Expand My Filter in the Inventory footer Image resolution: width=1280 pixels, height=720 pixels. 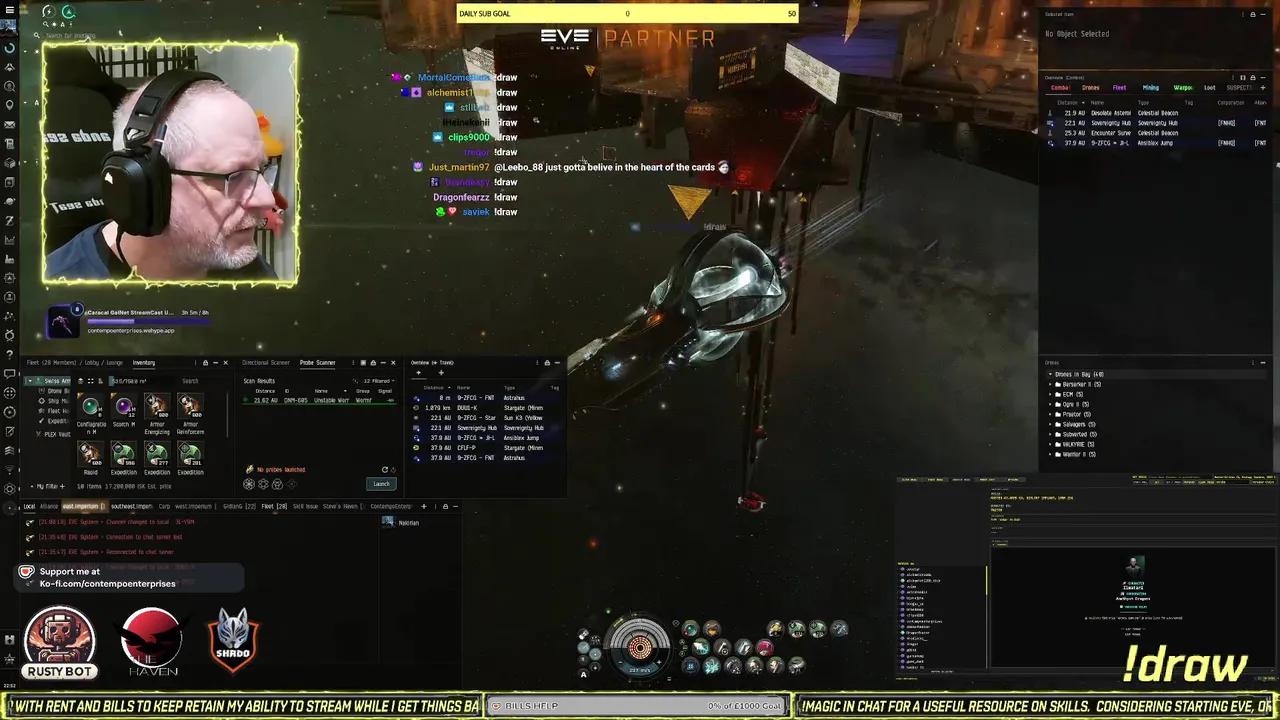tap(42, 487)
